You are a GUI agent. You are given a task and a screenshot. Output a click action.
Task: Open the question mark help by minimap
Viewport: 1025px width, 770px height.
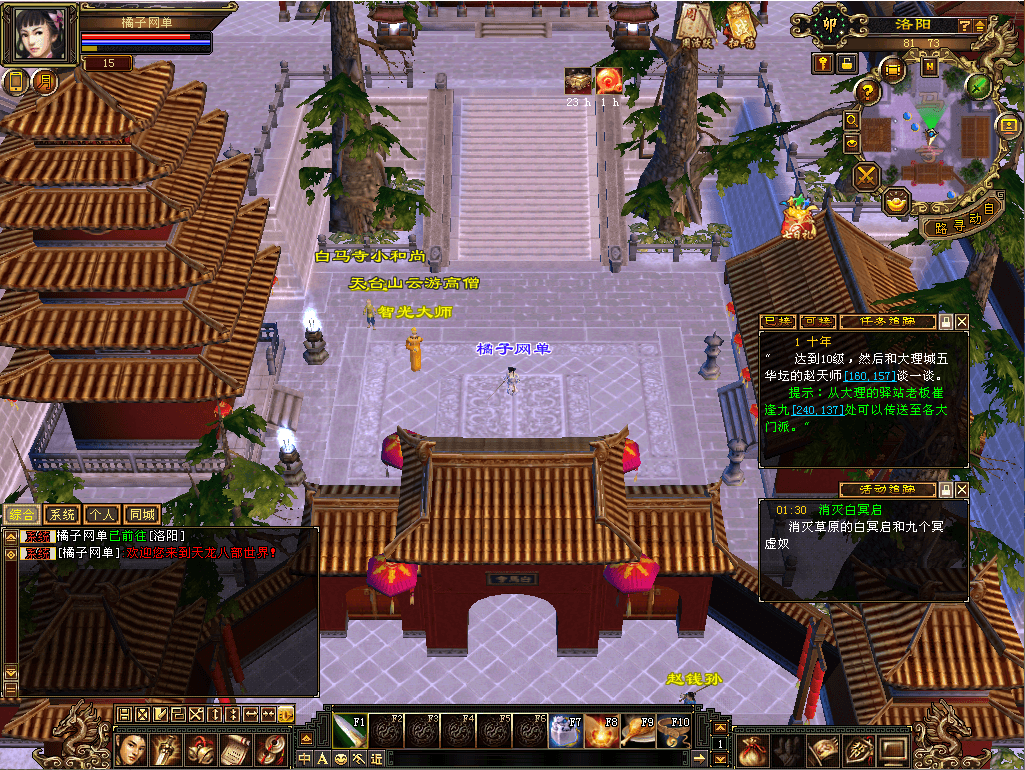(868, 92)
